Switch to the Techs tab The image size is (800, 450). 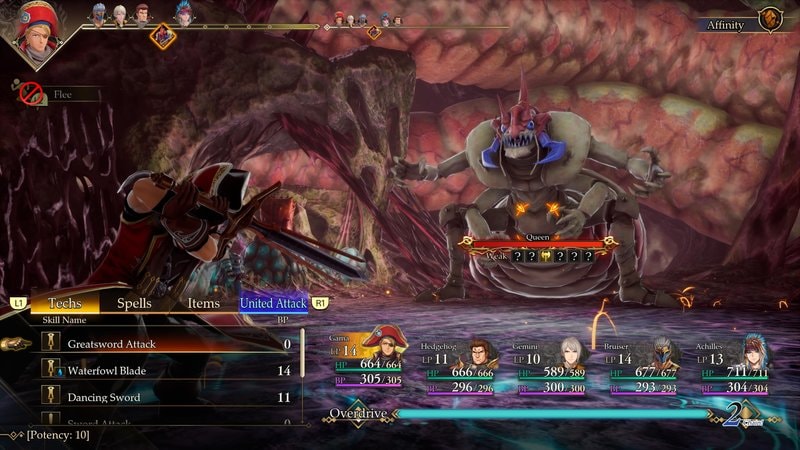tap(65, 302)
